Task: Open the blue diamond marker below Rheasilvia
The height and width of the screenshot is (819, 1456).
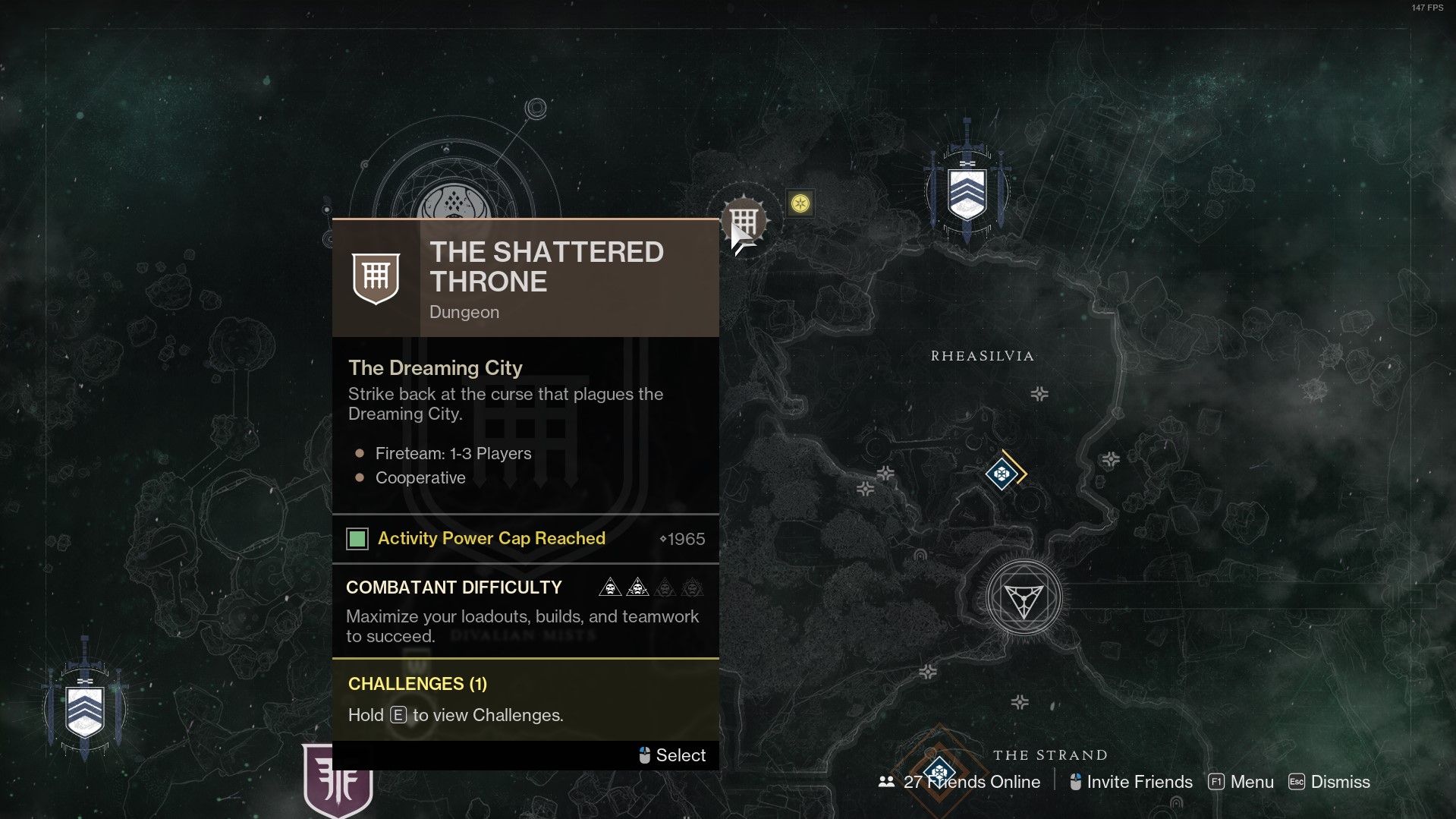Action: tap(1002, 474)
